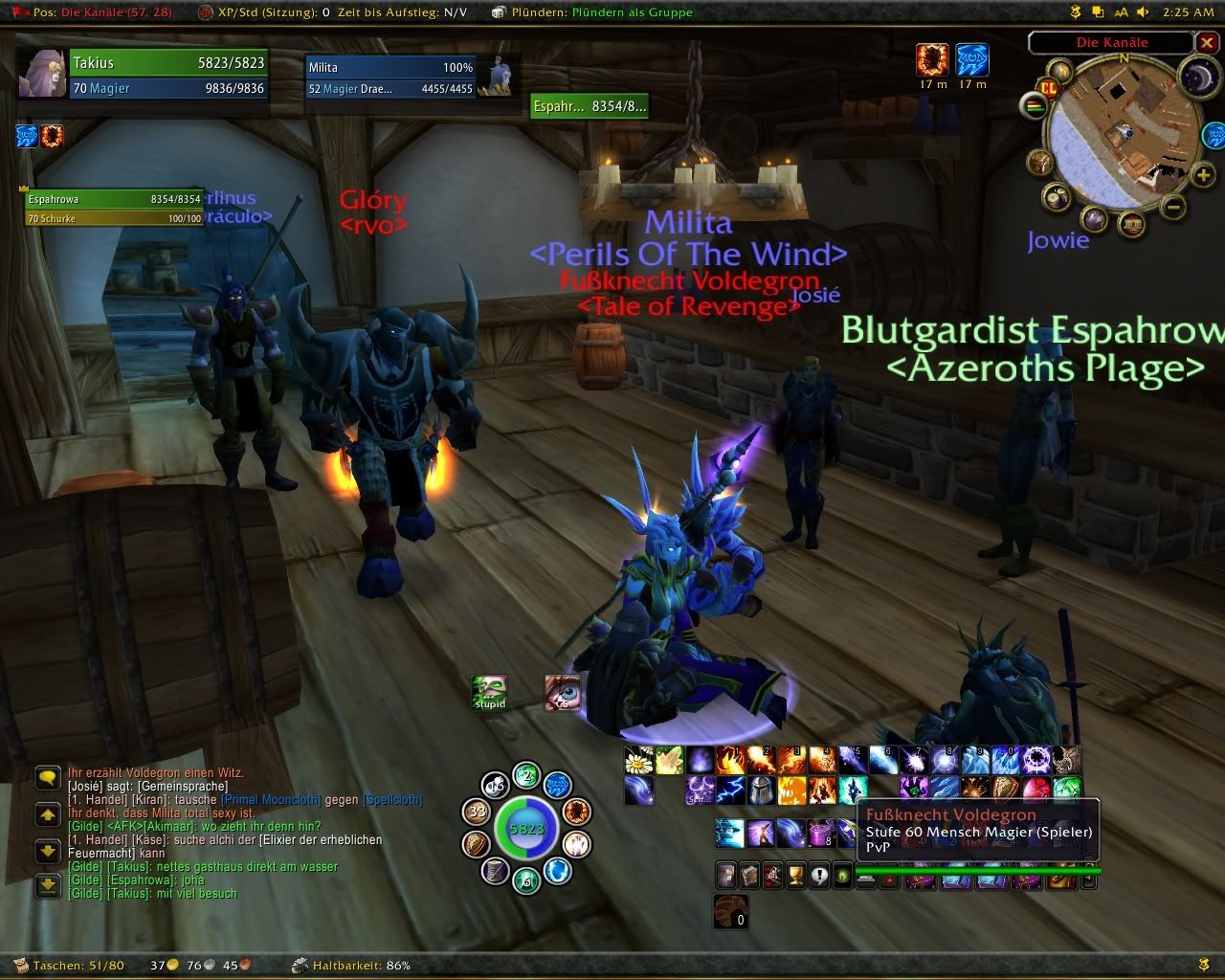This screenshot has height=980, width=1225.
Task: Close the minimap with the X button
Action: pyautogui.click(x=1206, y=42)
